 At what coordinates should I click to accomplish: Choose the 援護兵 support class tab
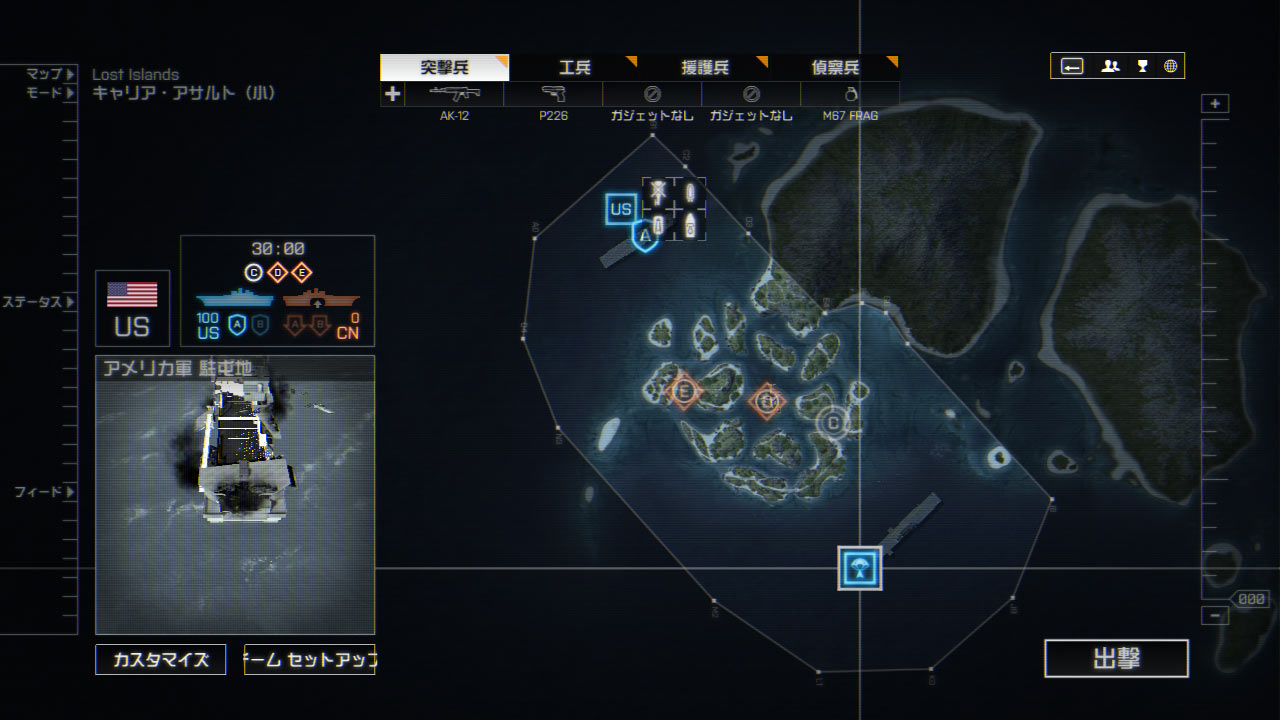pos(705,68)
